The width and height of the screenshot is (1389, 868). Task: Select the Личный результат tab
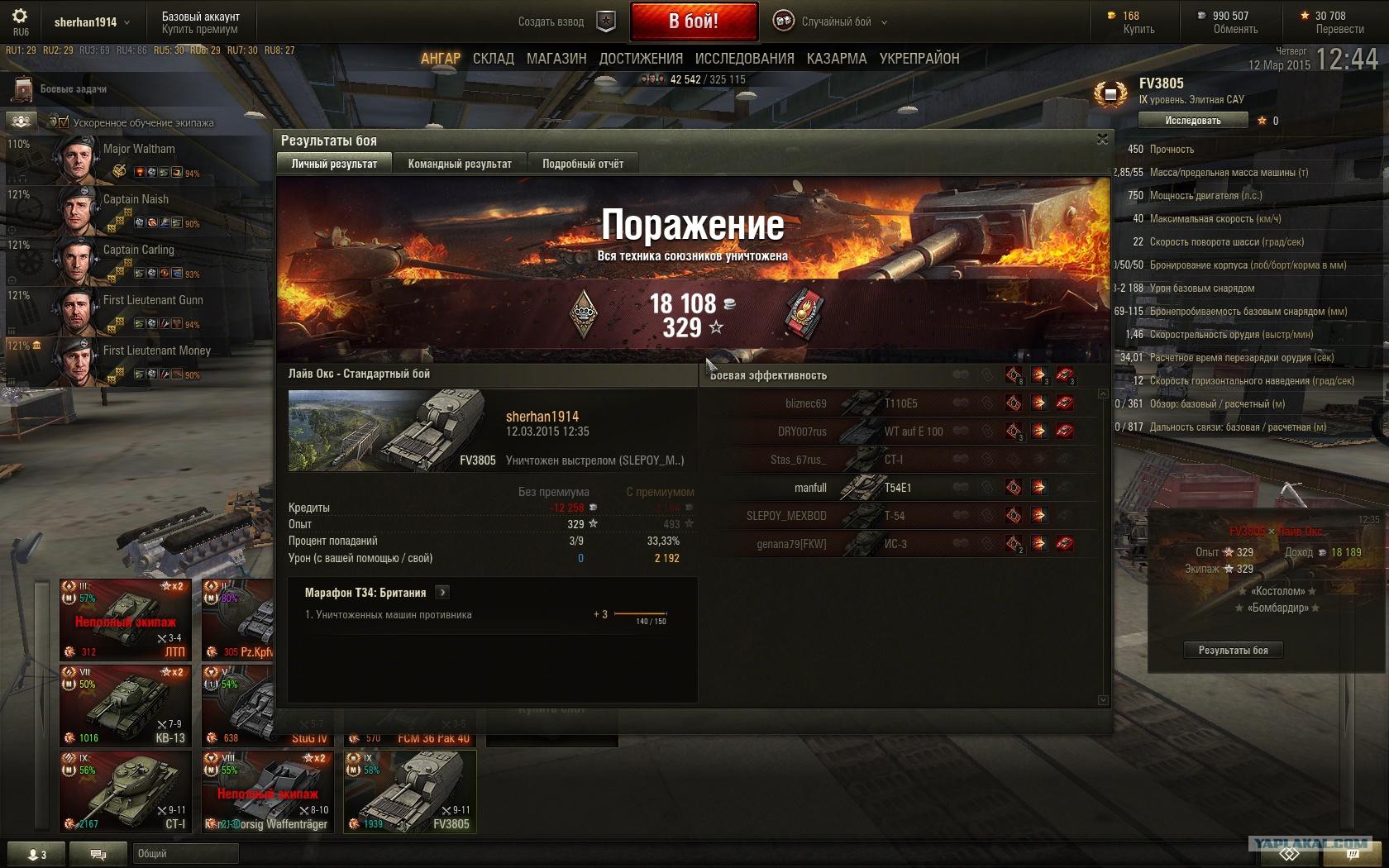coord(334,164)
